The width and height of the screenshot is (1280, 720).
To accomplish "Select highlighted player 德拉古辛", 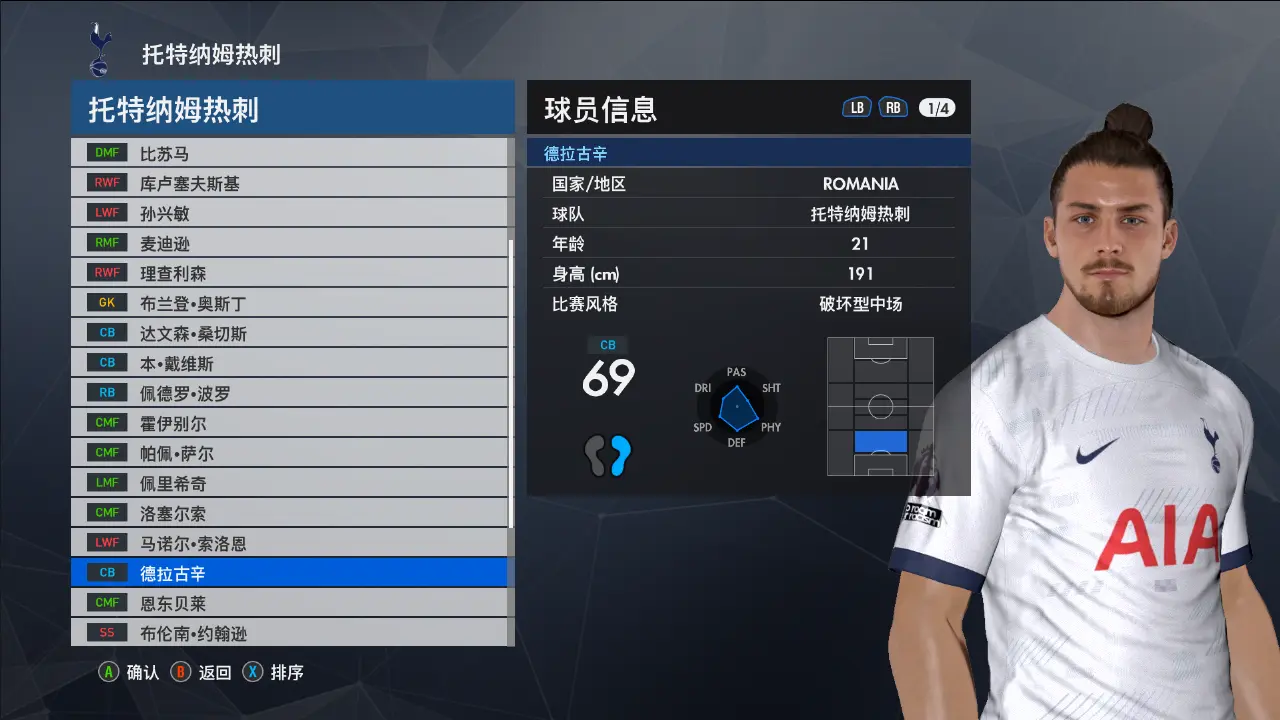I will click(x=290, y=573).
